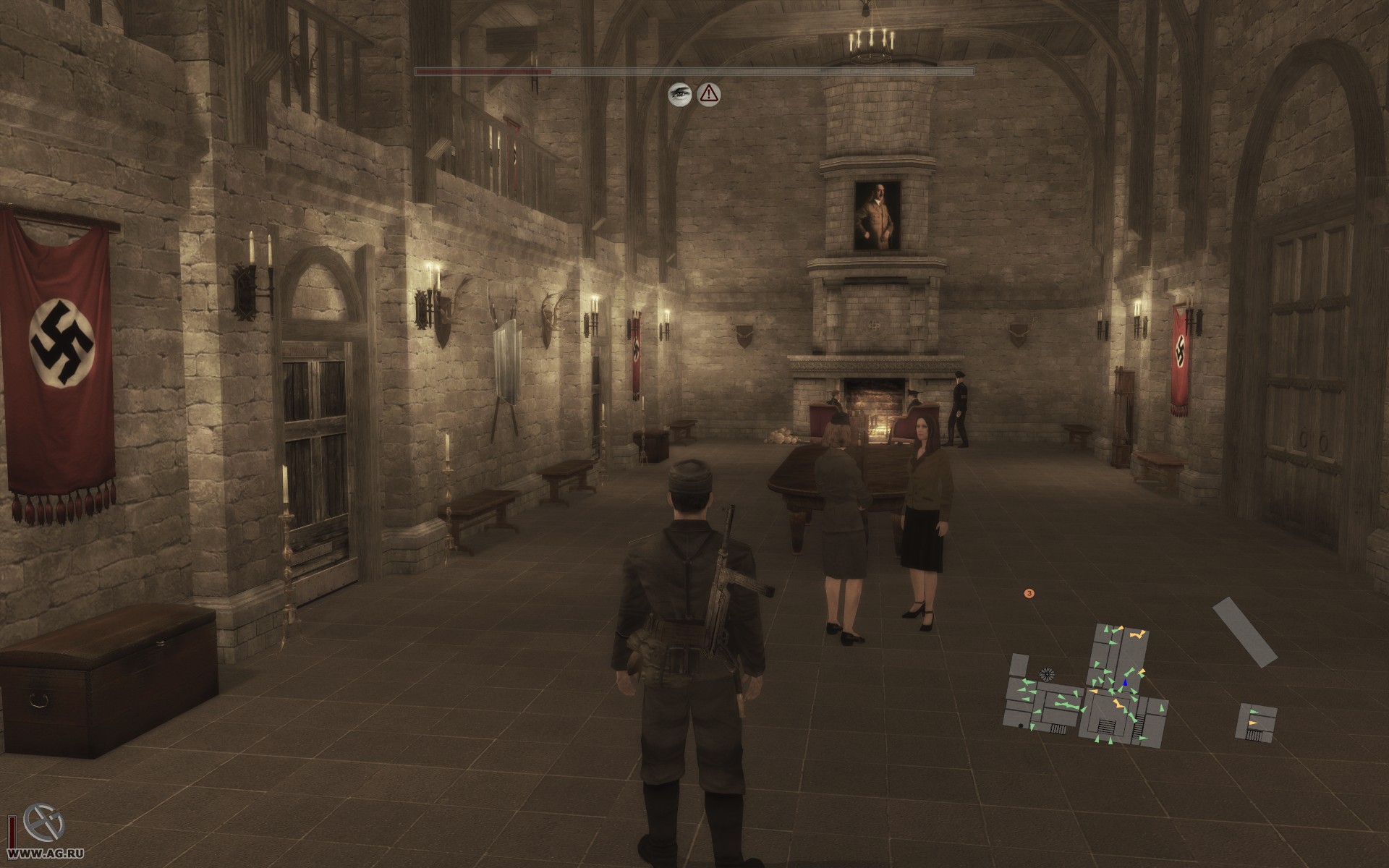
Task: Click the orange numbered objective marker
Action: click(x=1029, y=593)
